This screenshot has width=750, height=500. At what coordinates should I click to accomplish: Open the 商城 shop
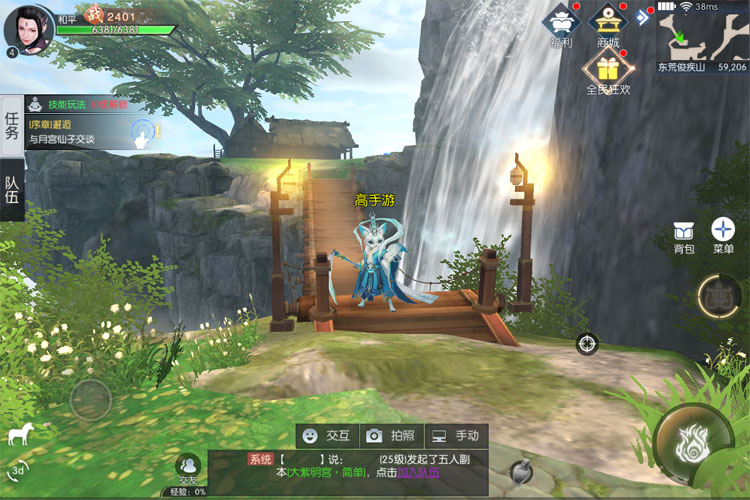pyautogui.click(x=608, y=24)
